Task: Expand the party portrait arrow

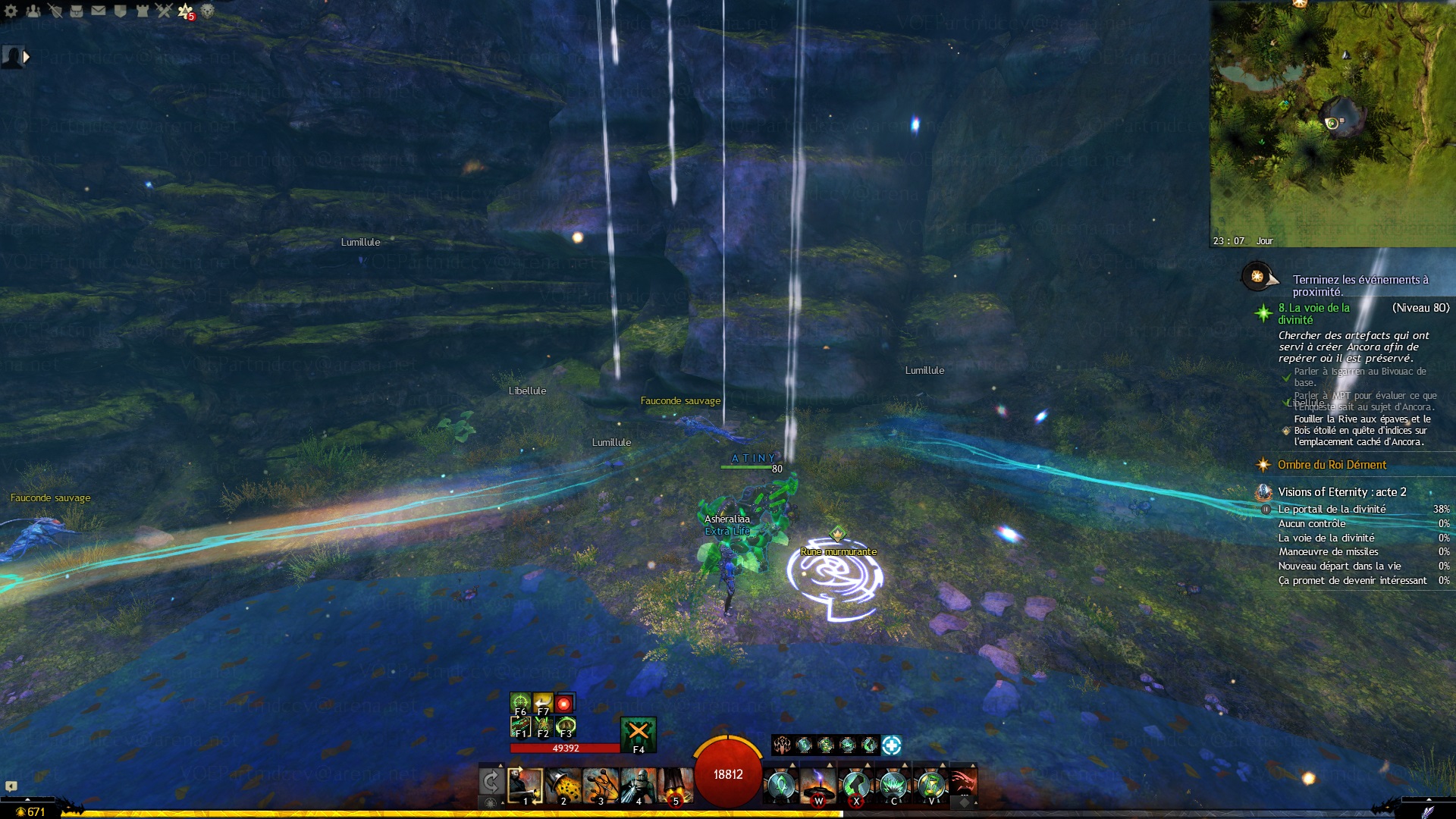Action: (x=27, y=56)
